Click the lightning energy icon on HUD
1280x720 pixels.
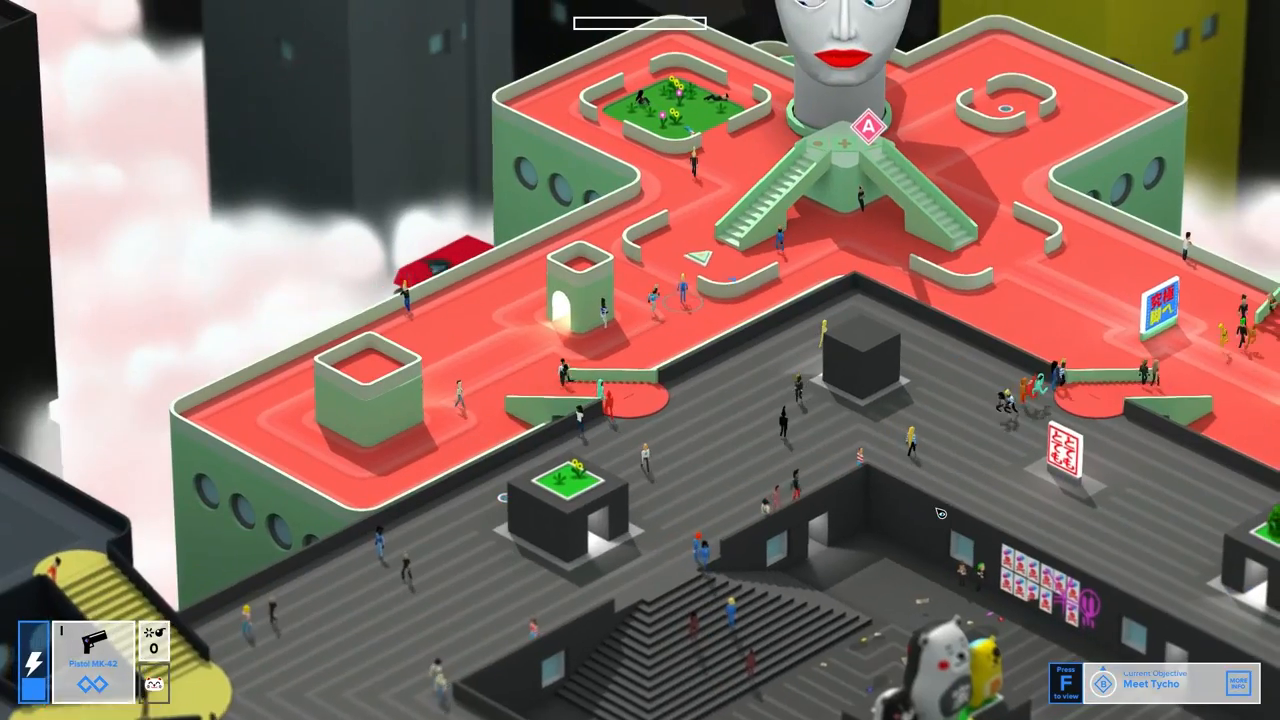(x=33, y=660)
